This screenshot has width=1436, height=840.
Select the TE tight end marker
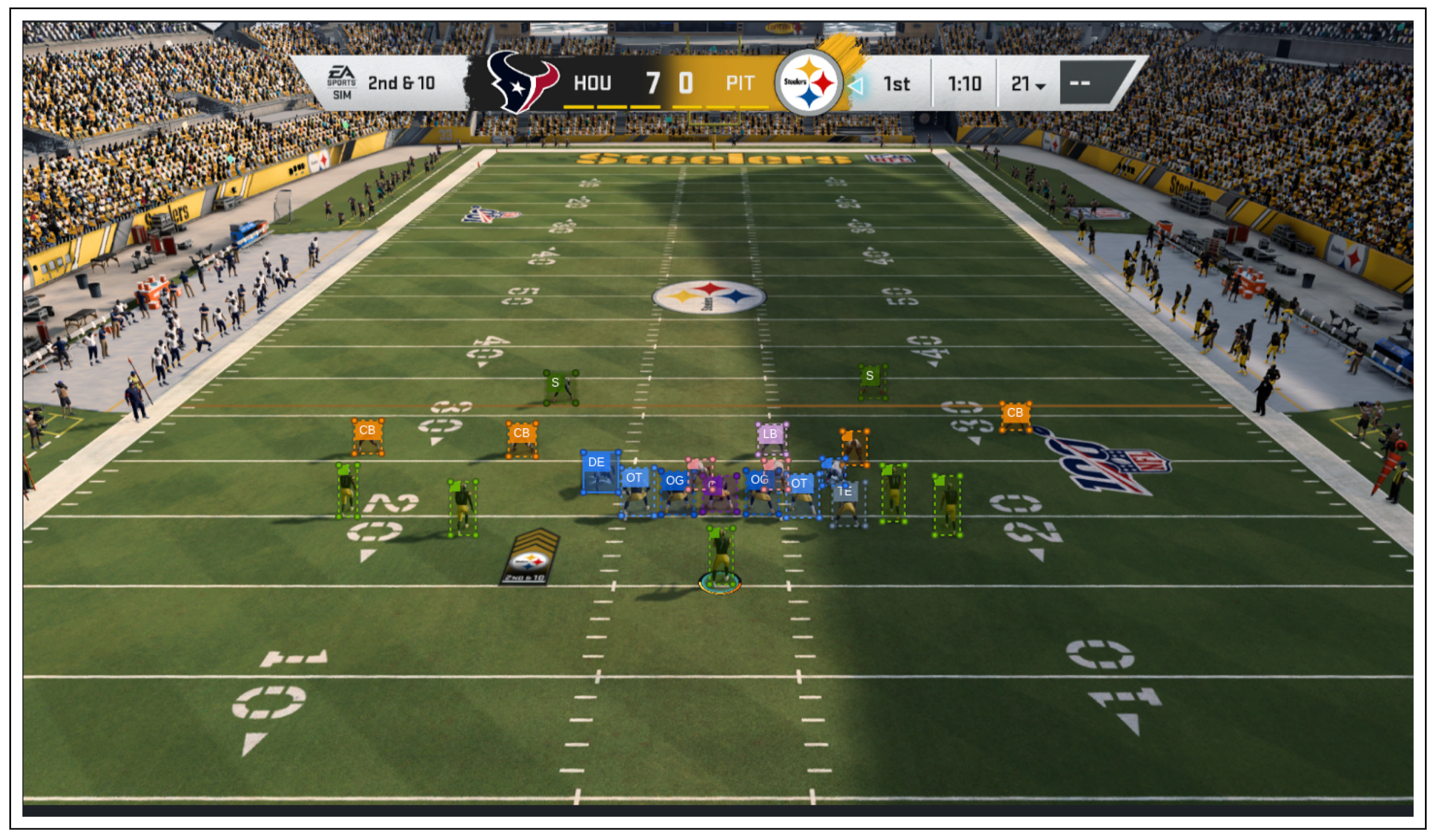845,492
